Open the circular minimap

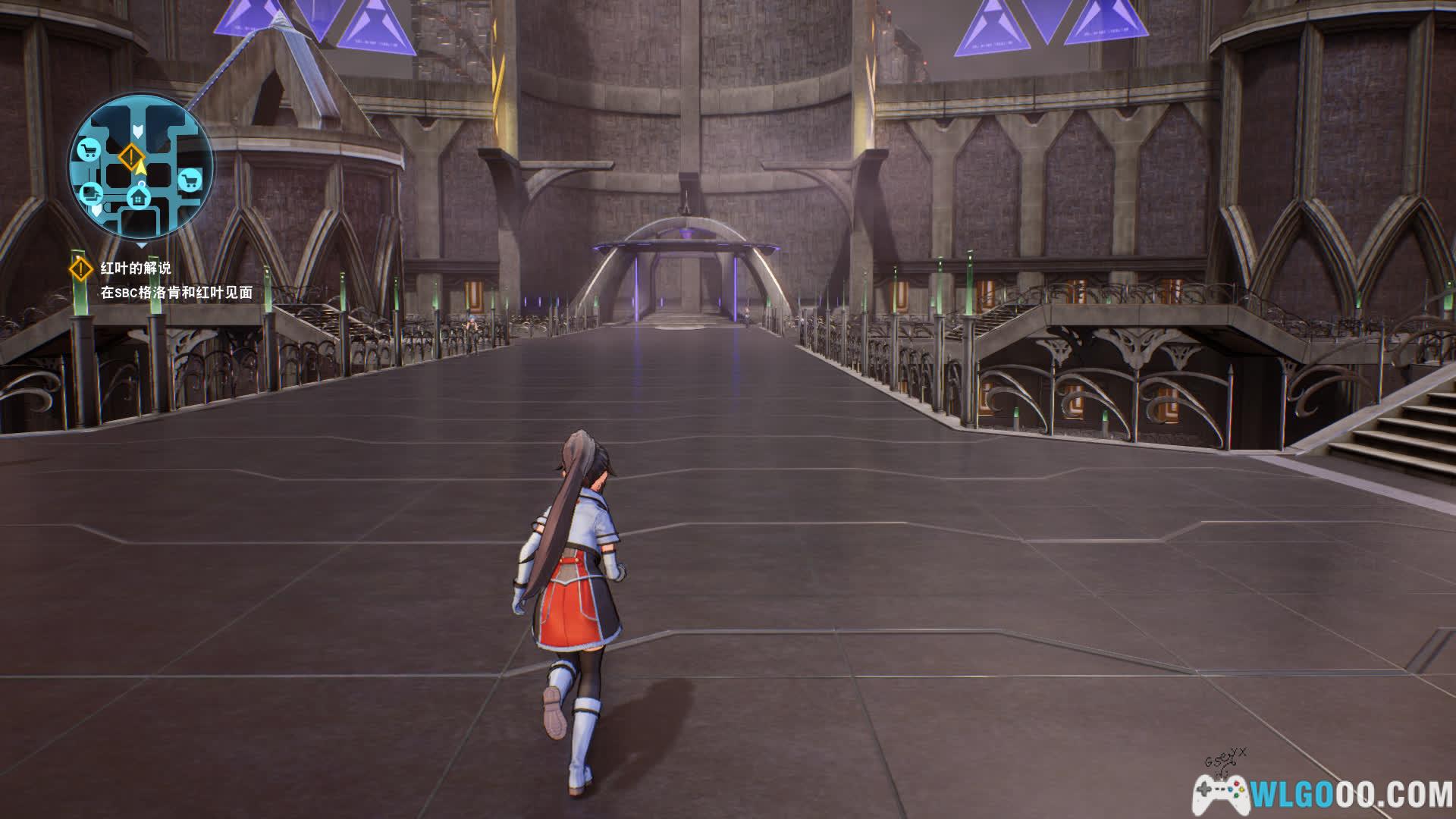click(141, 169)
